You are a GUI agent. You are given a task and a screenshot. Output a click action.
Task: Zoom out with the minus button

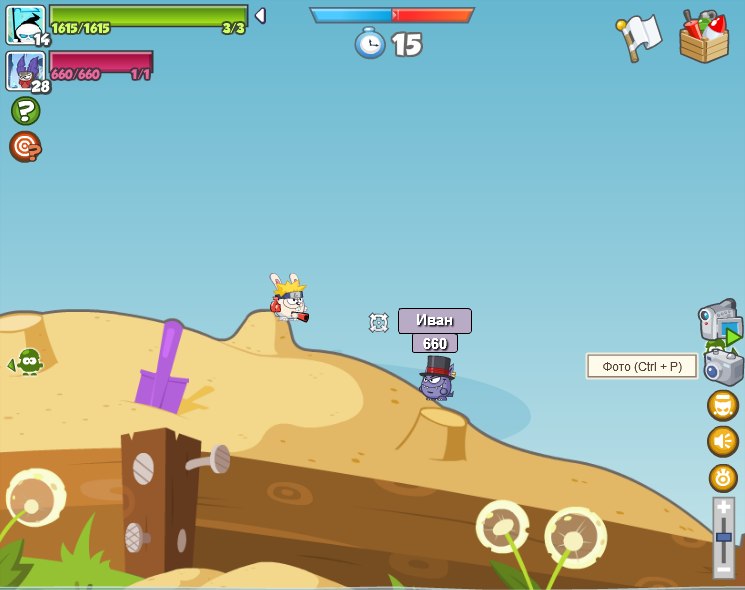pyautogui.click(x=723, y=569)
